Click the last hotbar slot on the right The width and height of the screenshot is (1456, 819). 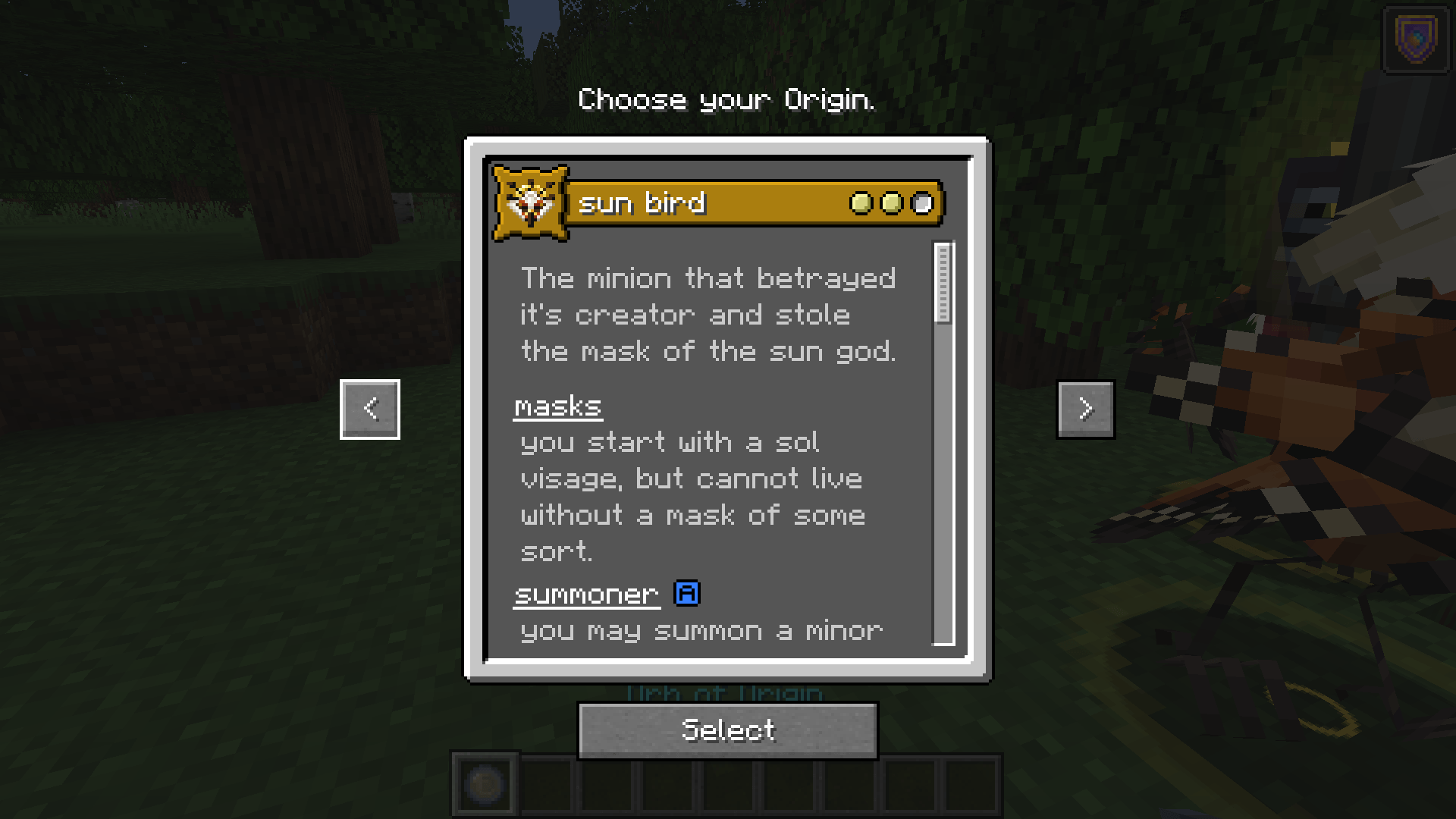pos(971,785)
